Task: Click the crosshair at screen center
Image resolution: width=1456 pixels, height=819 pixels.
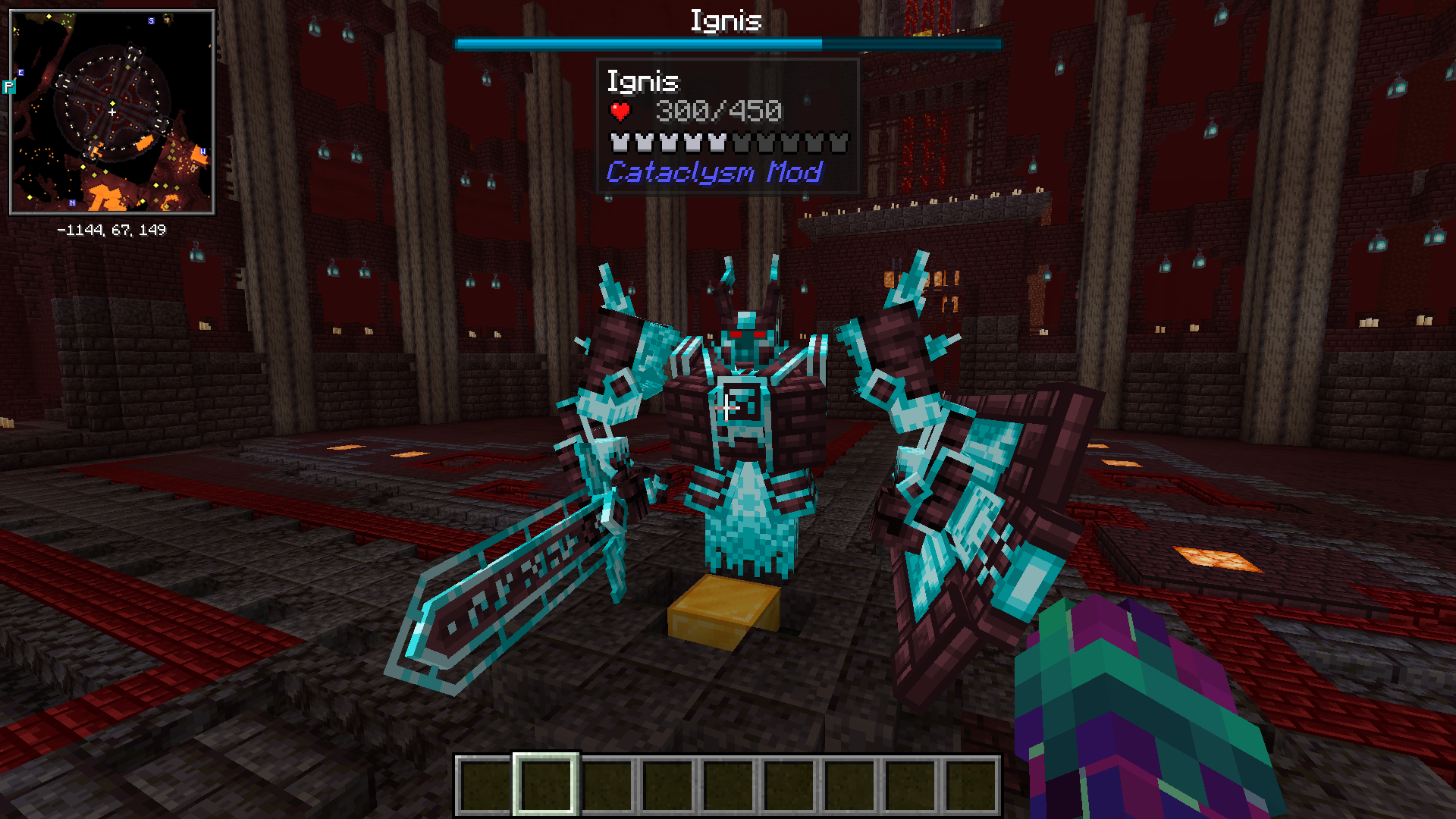Action: pyautogui.click(x=728, y=409)
